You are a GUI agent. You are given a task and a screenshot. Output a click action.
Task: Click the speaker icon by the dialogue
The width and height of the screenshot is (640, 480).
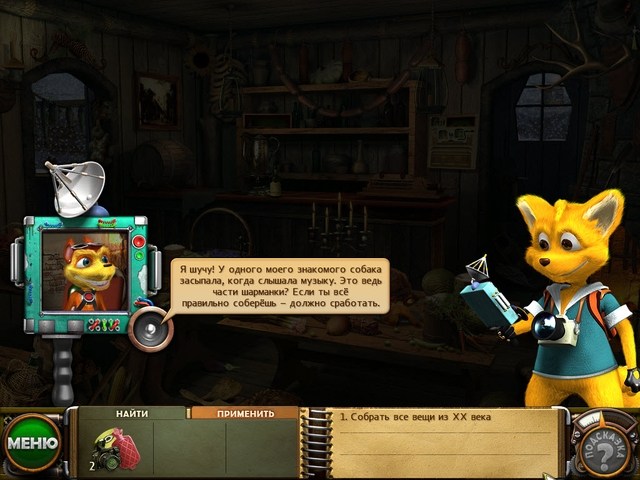click(150, 327)
